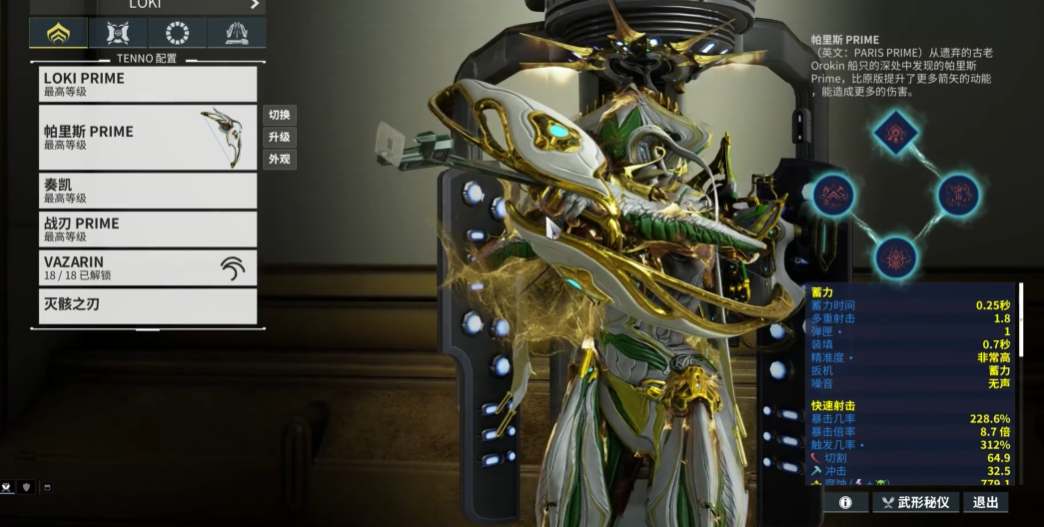The width and height of the screenshot is (1044, 527).
Task: Open the open-hands icon tab
Action: pyautogui.click(x=236, y=33)
